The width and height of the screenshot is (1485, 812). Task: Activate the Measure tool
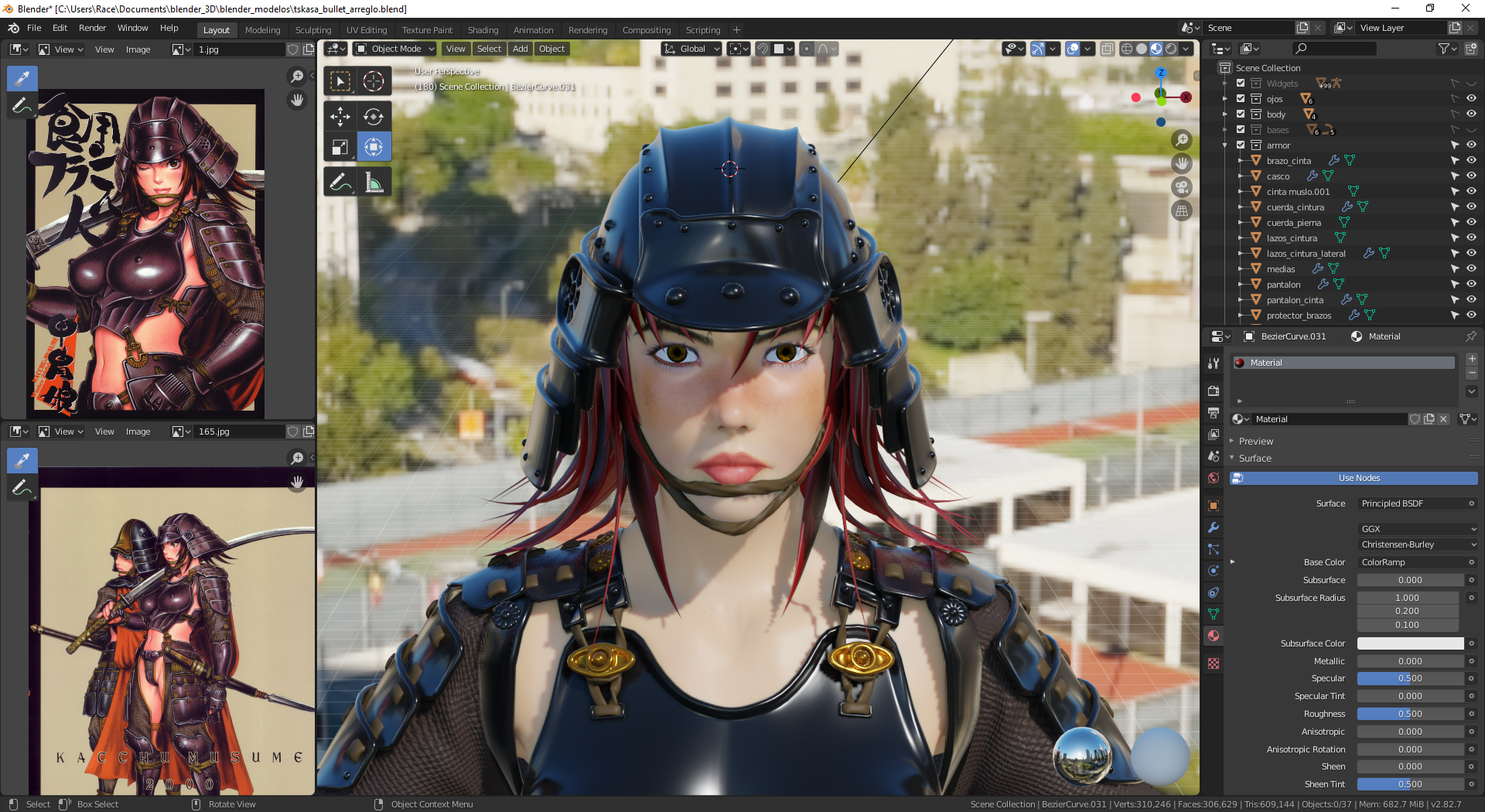[374, 183]
